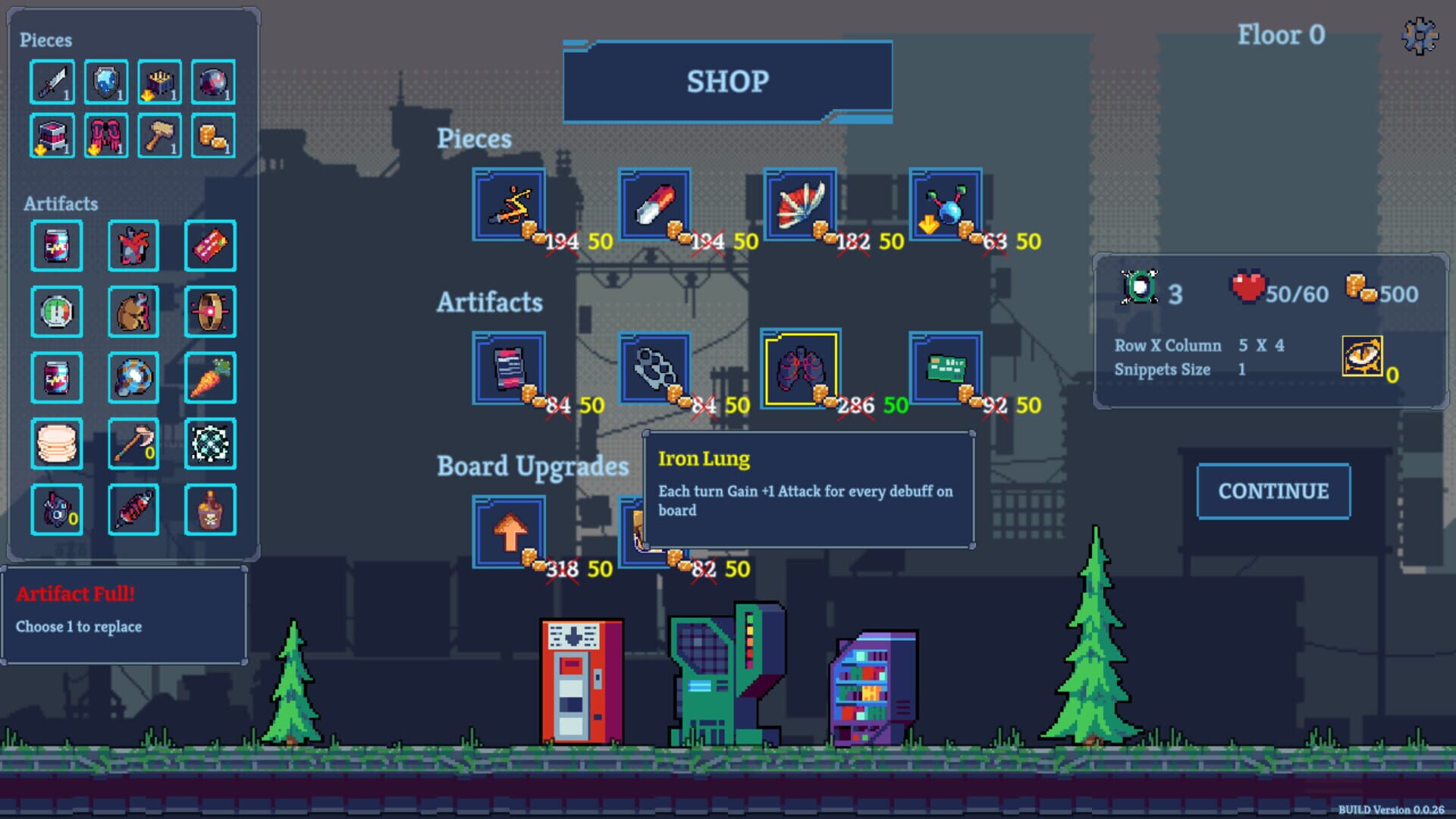Select the orange arrow board upgrade

click(x=509, y=531)
